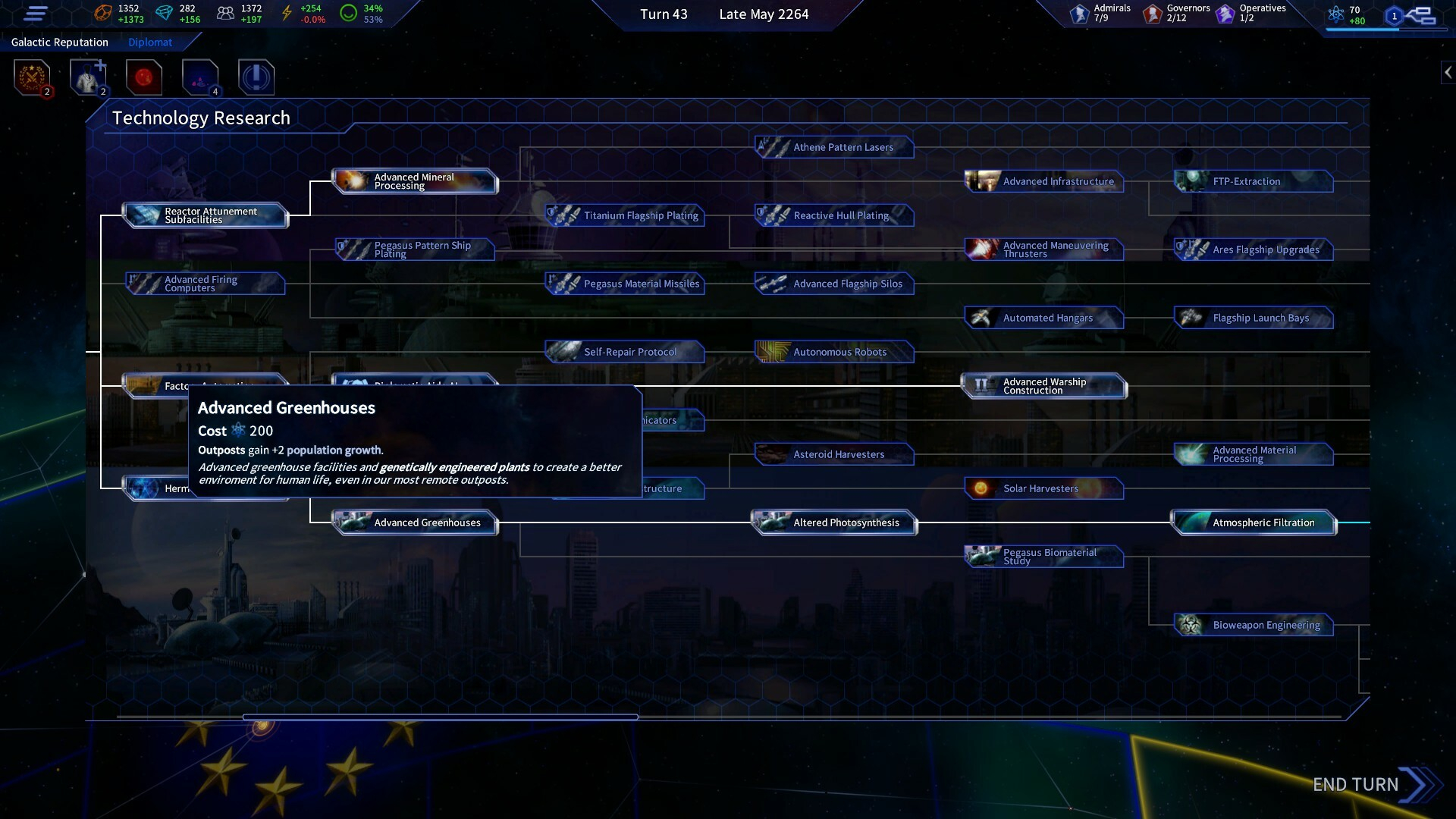Select Advanced Warship Construction node

click(x=1044, y=386)
